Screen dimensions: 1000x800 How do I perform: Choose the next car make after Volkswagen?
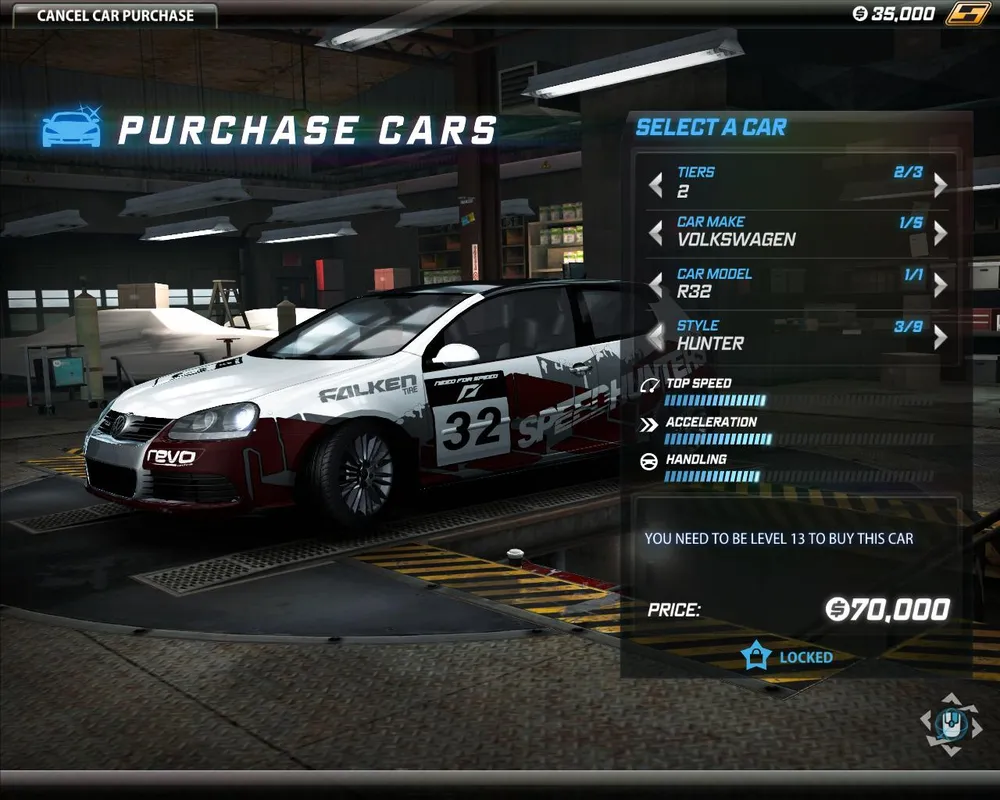click(940, 234)
